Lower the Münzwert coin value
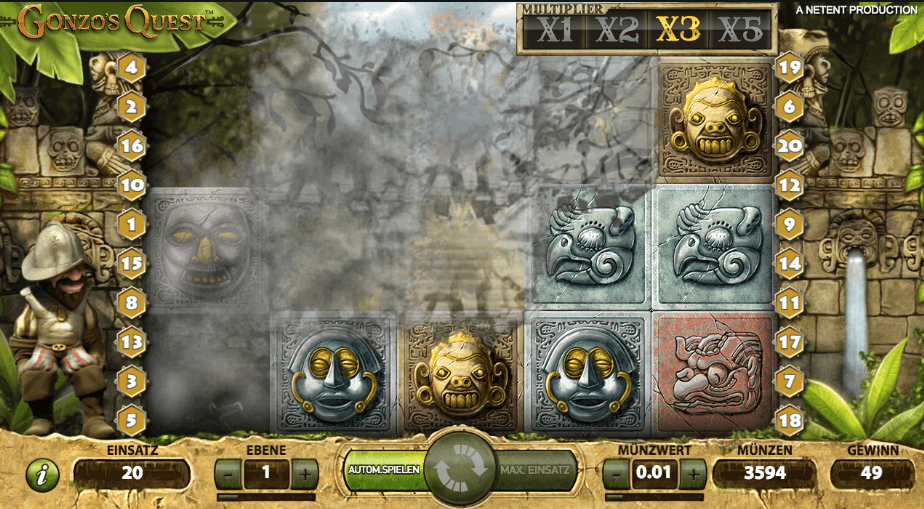The width and height of the screenshot is (924, 509). (617, 473)
